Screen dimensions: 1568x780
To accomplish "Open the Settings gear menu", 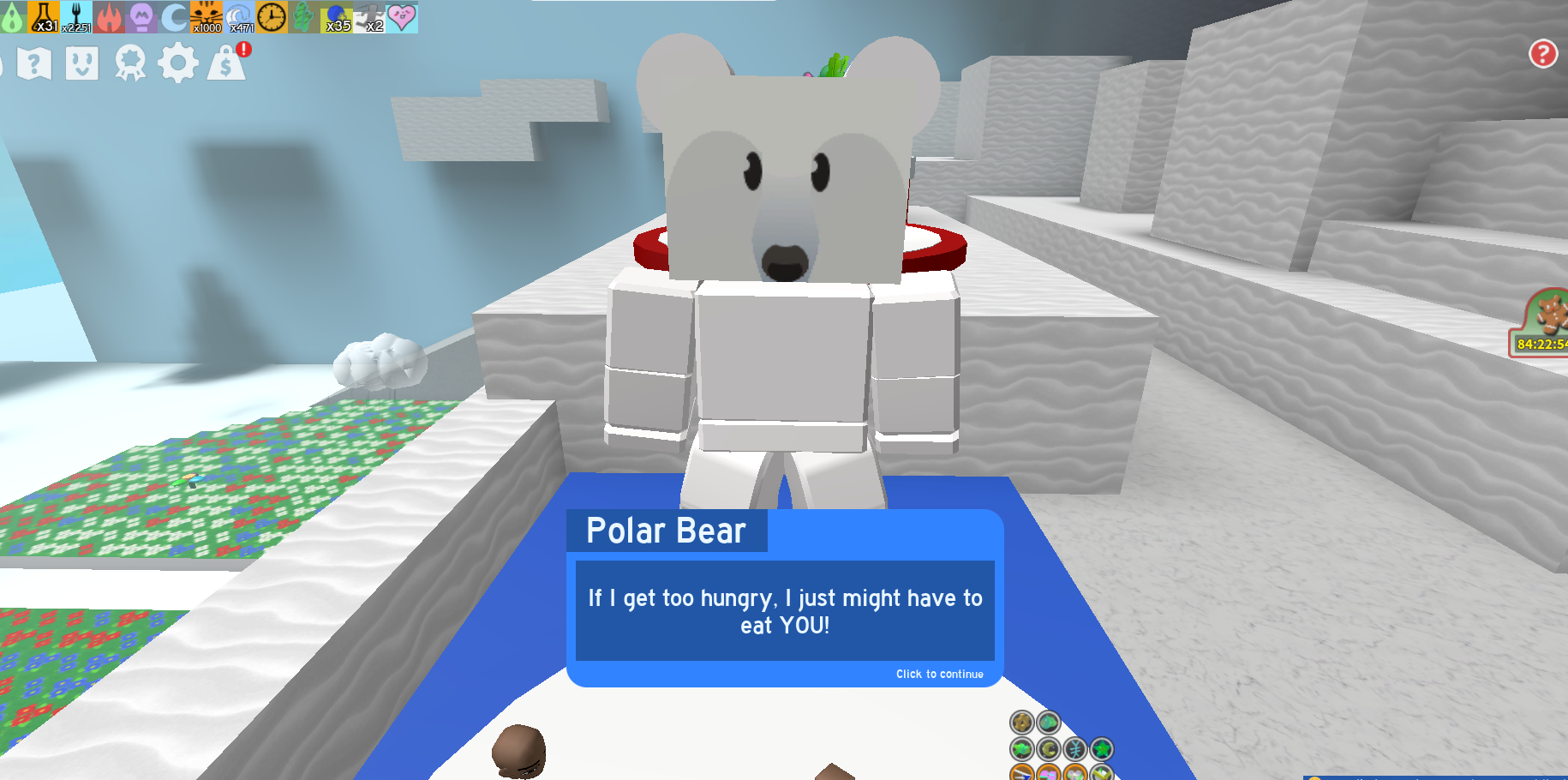I will [x=177, y=63].
